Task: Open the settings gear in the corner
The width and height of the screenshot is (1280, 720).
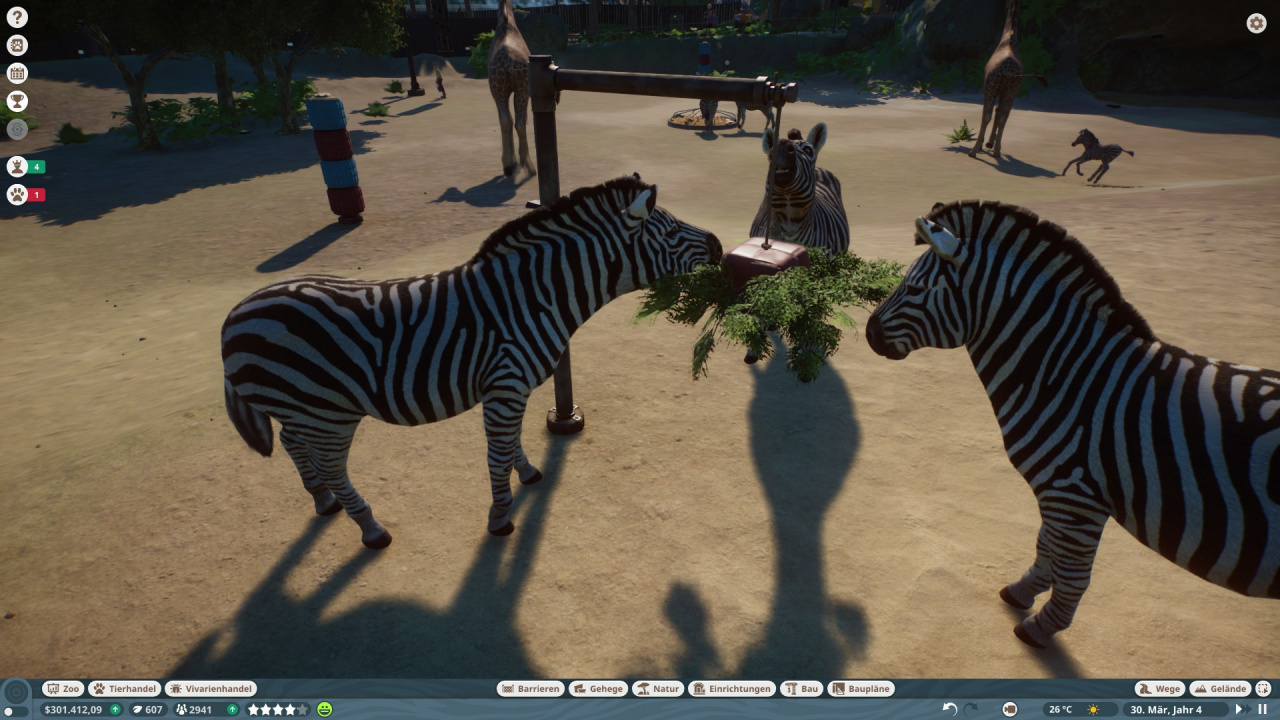Action: 1256,22
